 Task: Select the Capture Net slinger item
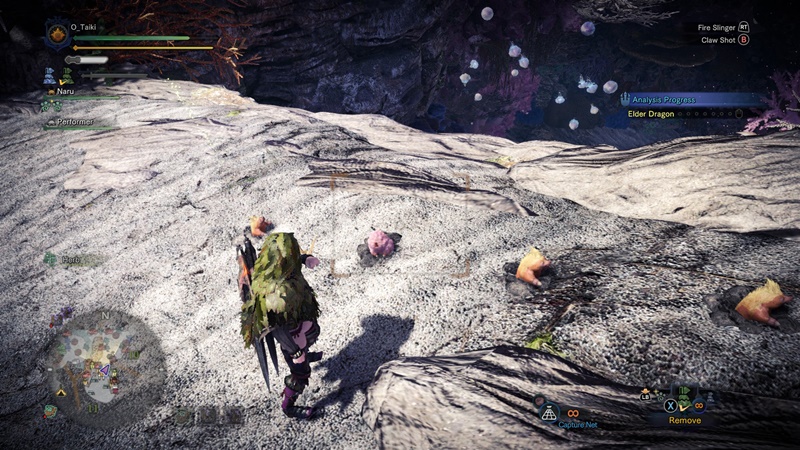tap(548, 412)
